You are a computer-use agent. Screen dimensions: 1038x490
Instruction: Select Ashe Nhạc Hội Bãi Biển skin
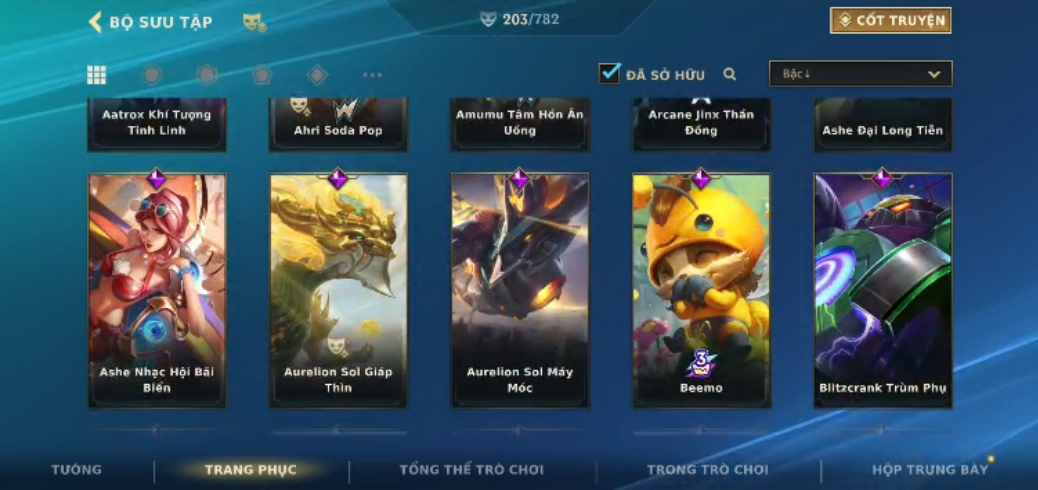tap(157, 290)
